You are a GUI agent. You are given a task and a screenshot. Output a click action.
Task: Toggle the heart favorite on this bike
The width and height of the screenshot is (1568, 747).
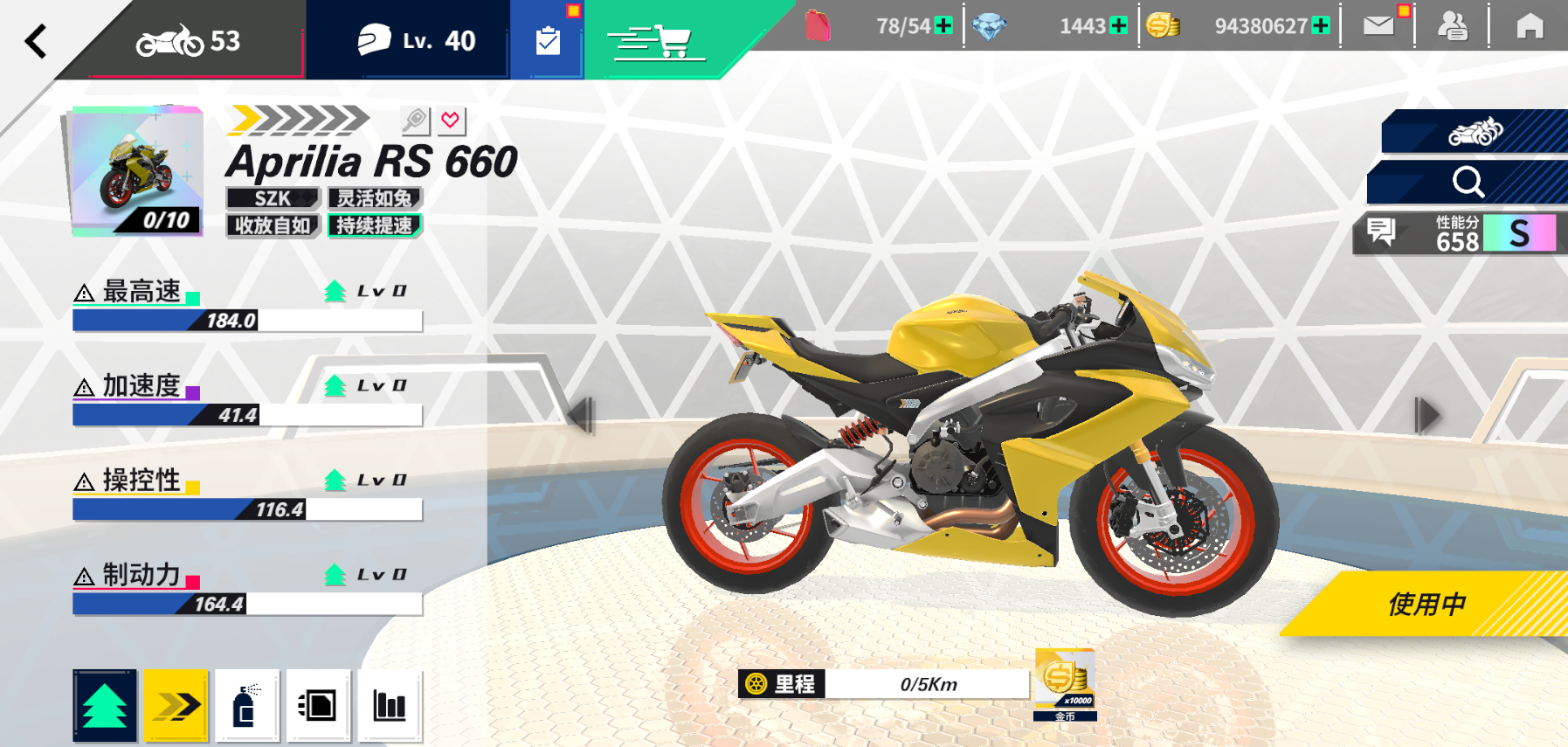coord(451,121)
